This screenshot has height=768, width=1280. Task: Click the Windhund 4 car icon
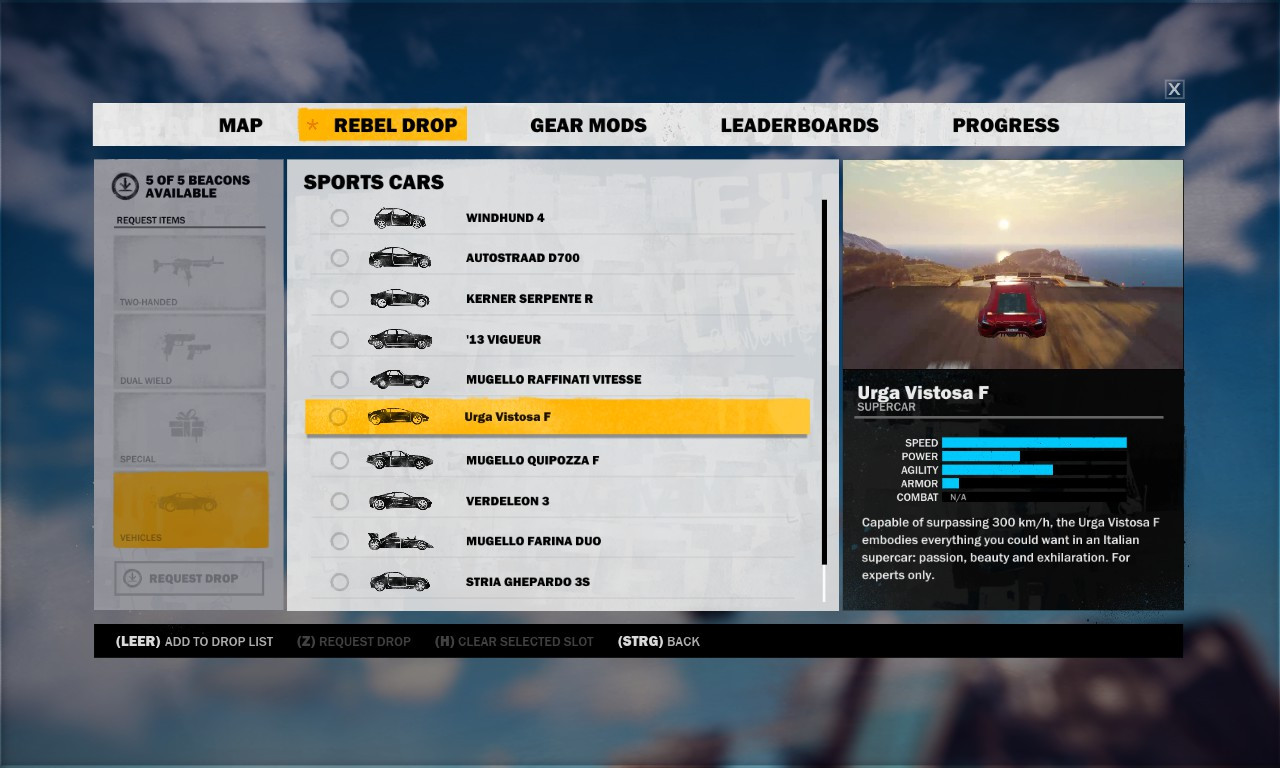coord(399,217)
